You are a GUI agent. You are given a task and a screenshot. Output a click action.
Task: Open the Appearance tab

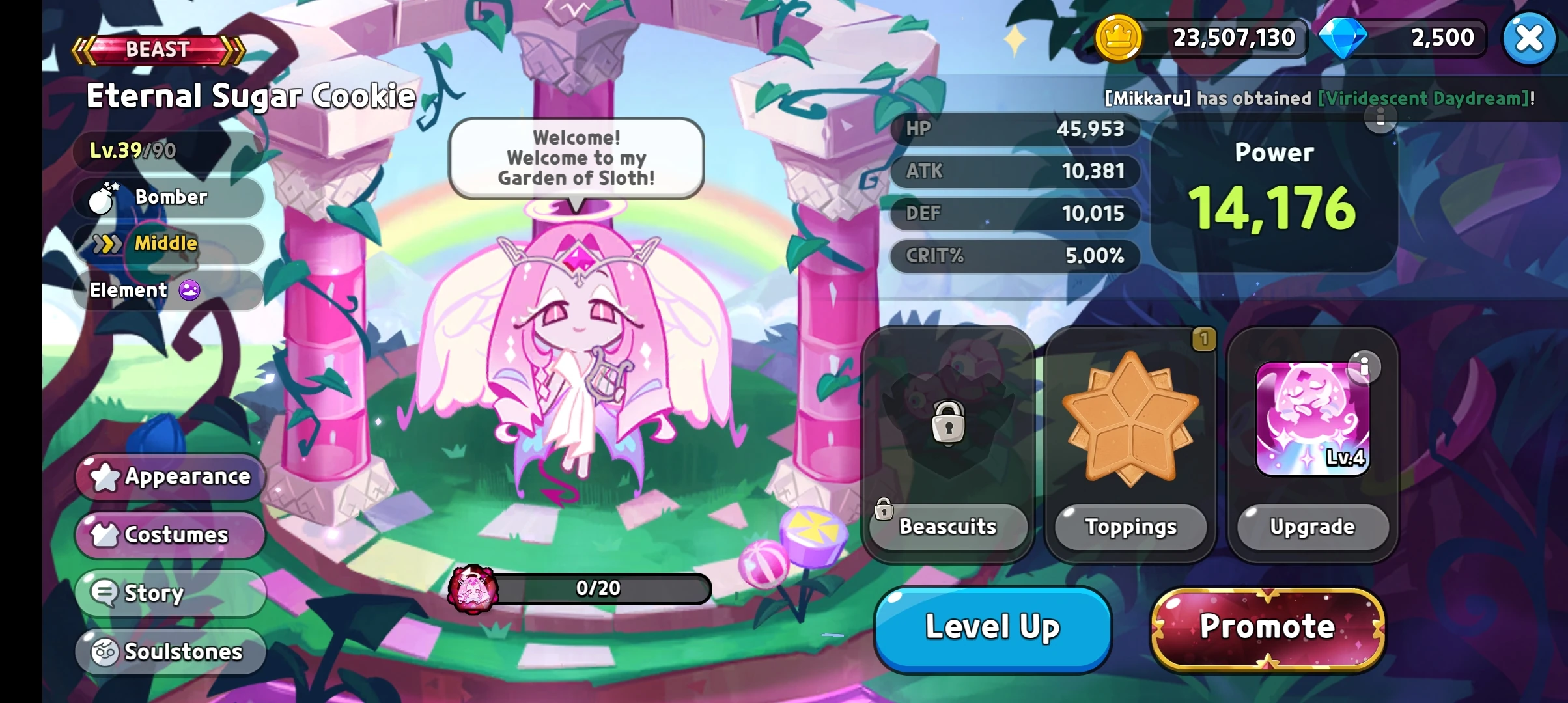pyautogui.click(x=169, y=476)
